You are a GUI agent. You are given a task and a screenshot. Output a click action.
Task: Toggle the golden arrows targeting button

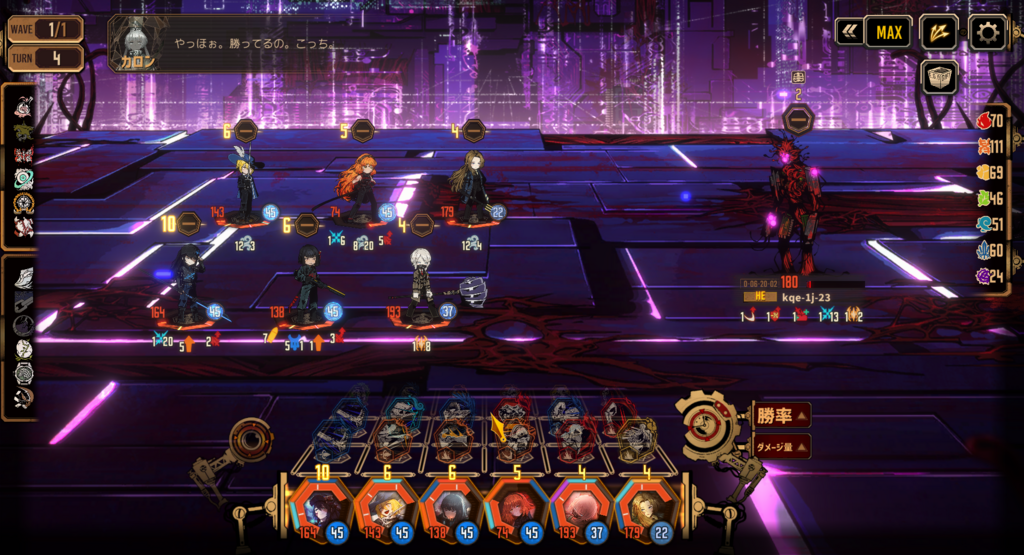click(x=938, y=33)
